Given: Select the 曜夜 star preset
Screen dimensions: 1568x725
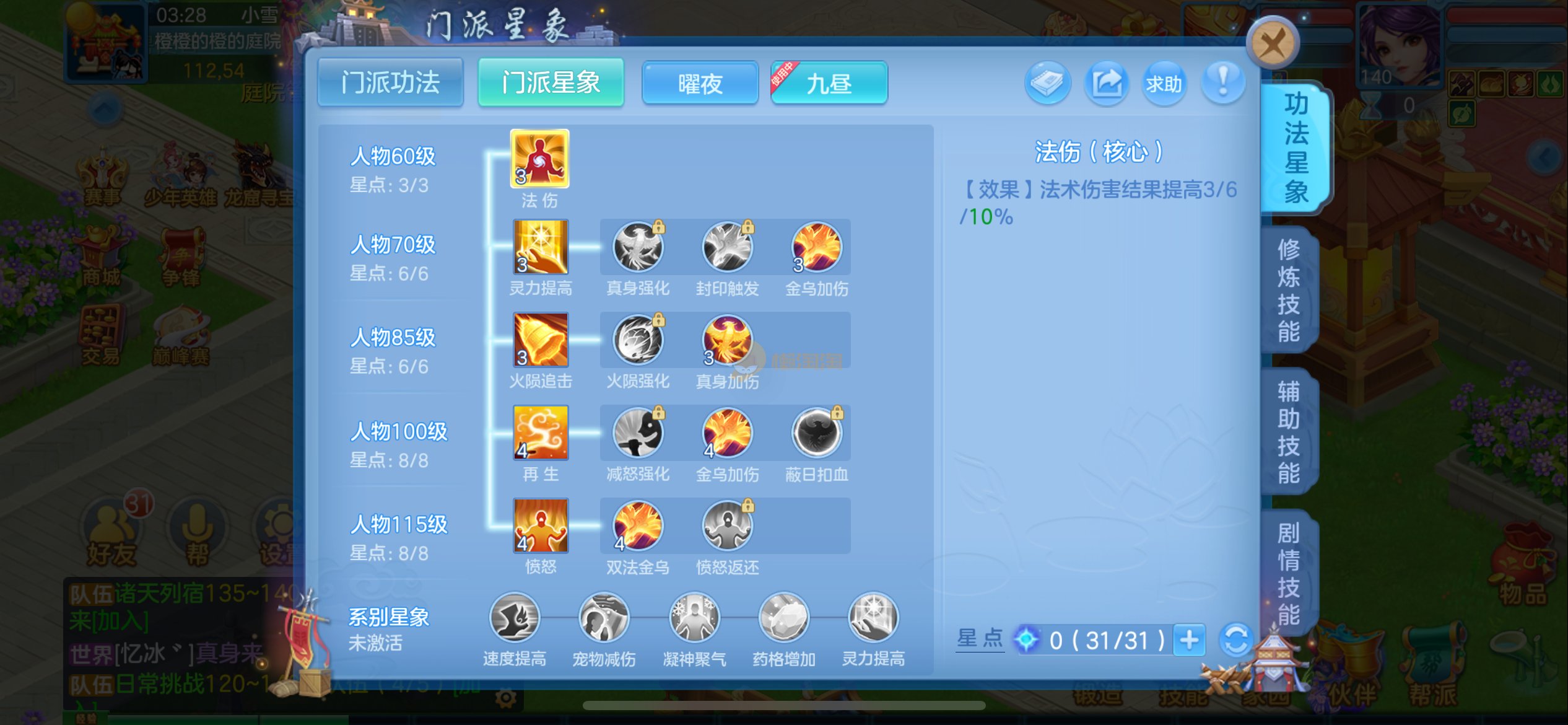Looking at the screenshot, I should 700,83.
